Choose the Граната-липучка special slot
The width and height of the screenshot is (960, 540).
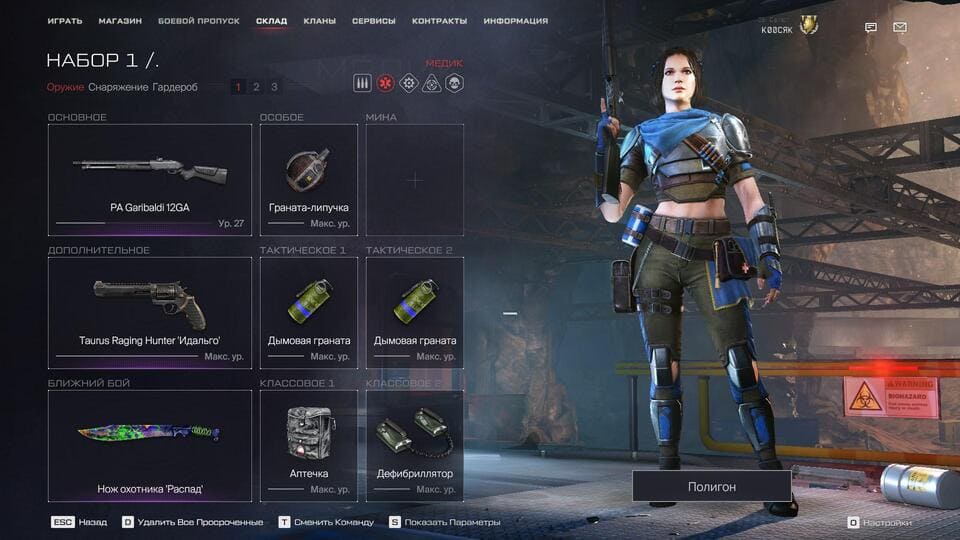pyautogui.click(x=309, y=180)
